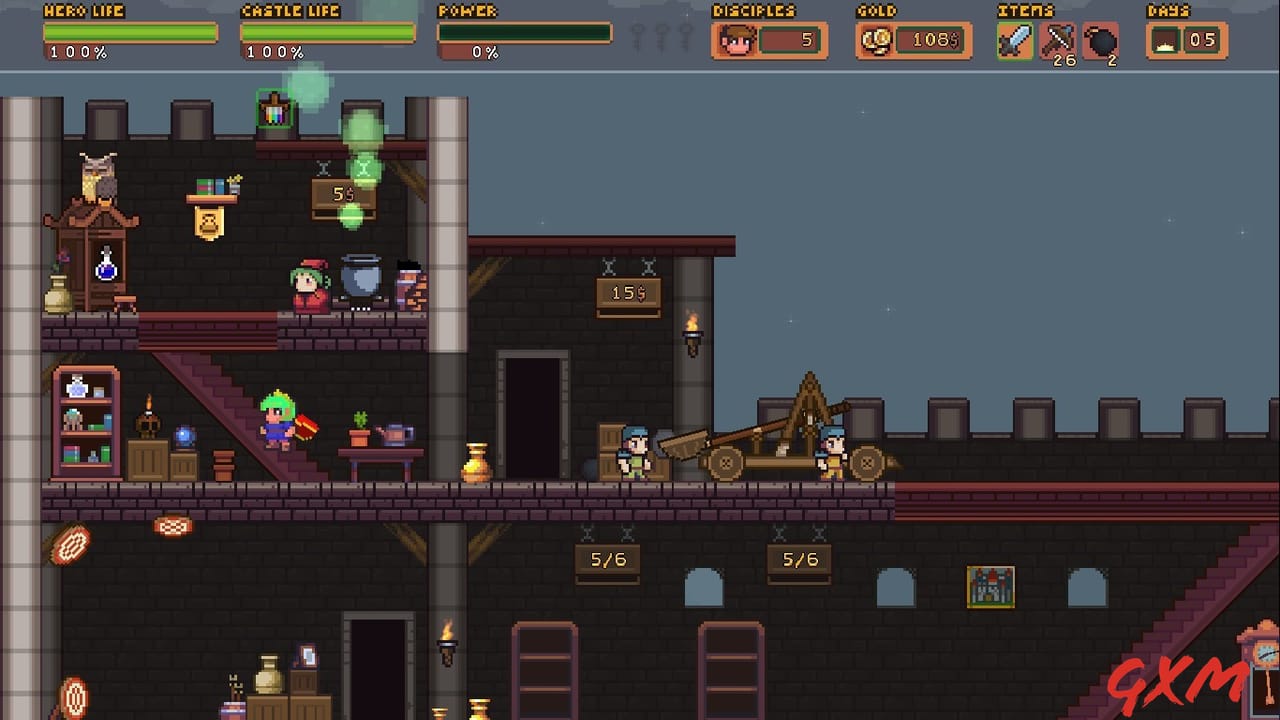Viewport: 1280px width, 720px height.
Task: Click the Power progress bar
Action: pos(524,31)
